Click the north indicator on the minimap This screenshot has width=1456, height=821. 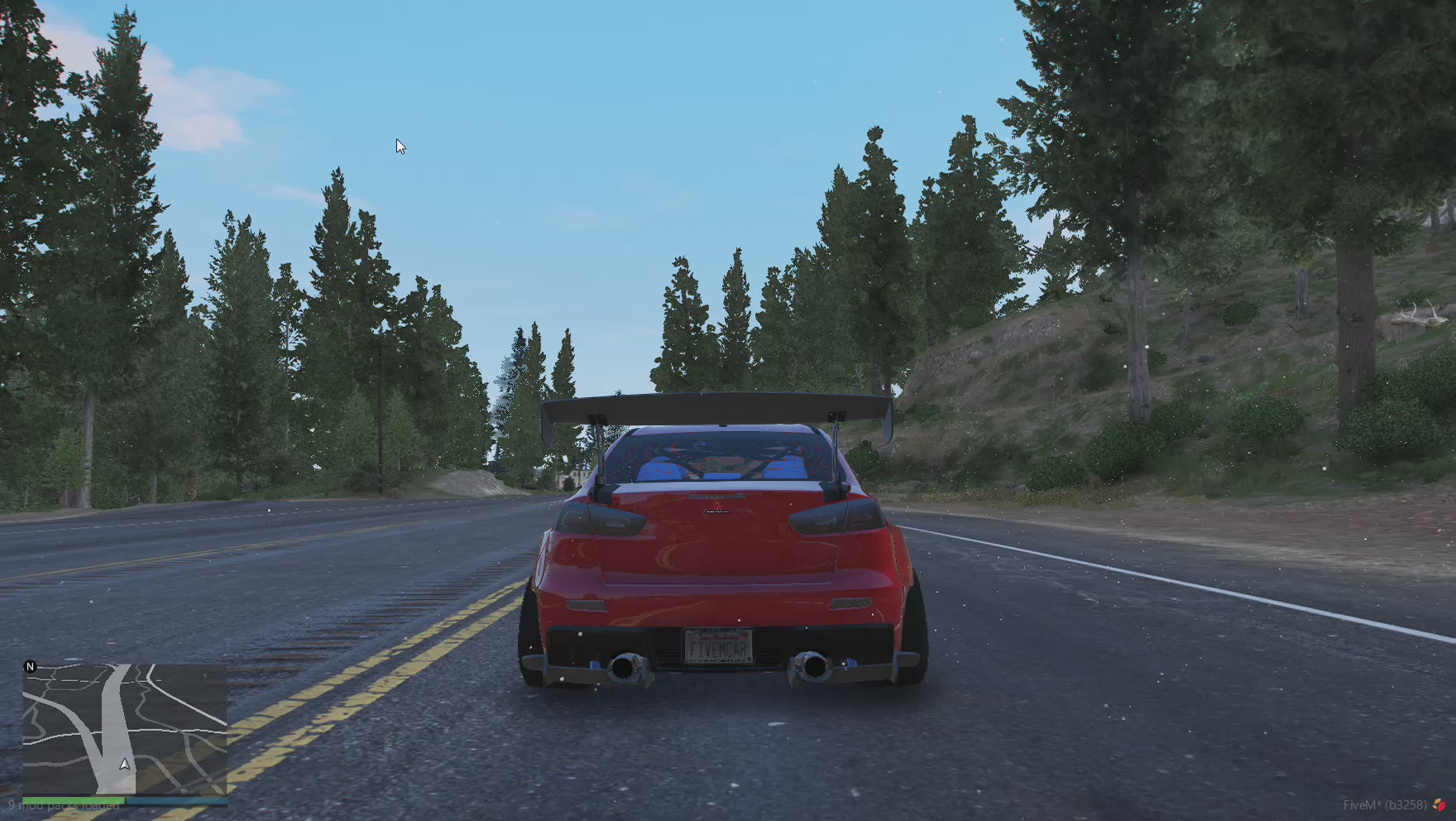tap(31, 666)
